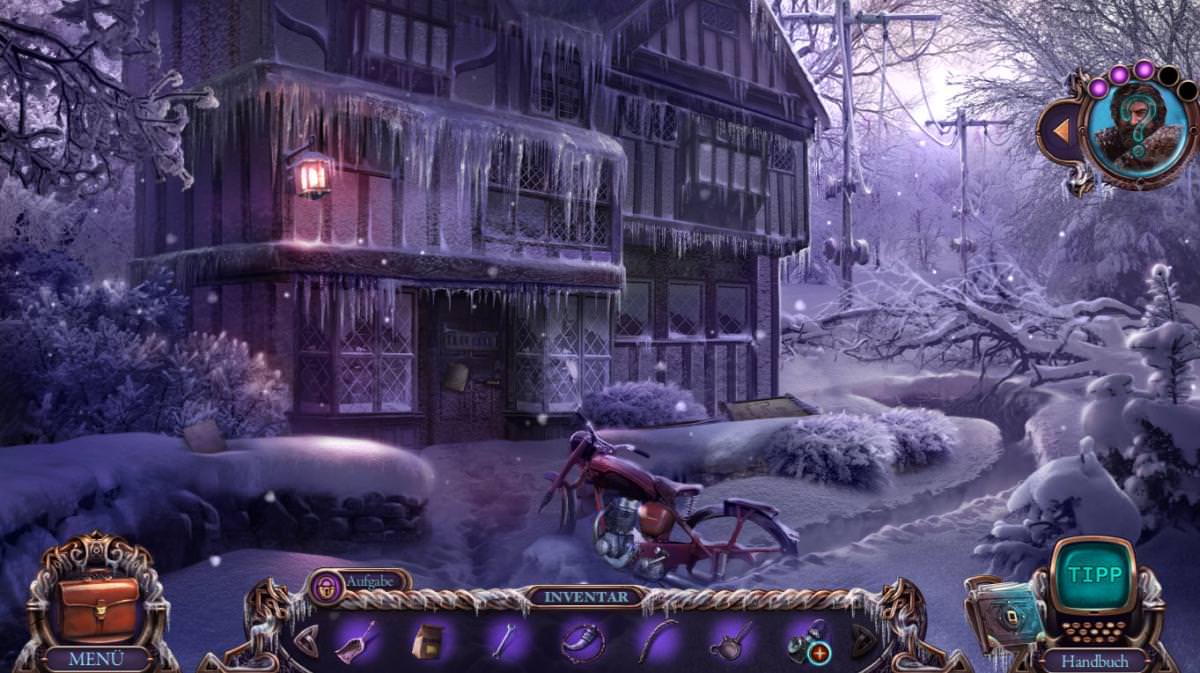
Task: Choose the horn inventory item
Action: pyautogui.click(x=582, y=641)
